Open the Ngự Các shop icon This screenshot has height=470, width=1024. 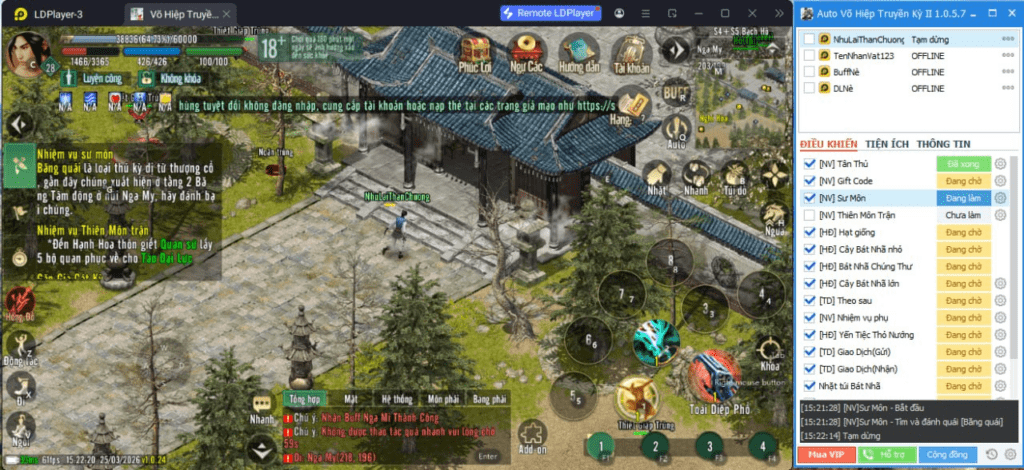point(526,51)
